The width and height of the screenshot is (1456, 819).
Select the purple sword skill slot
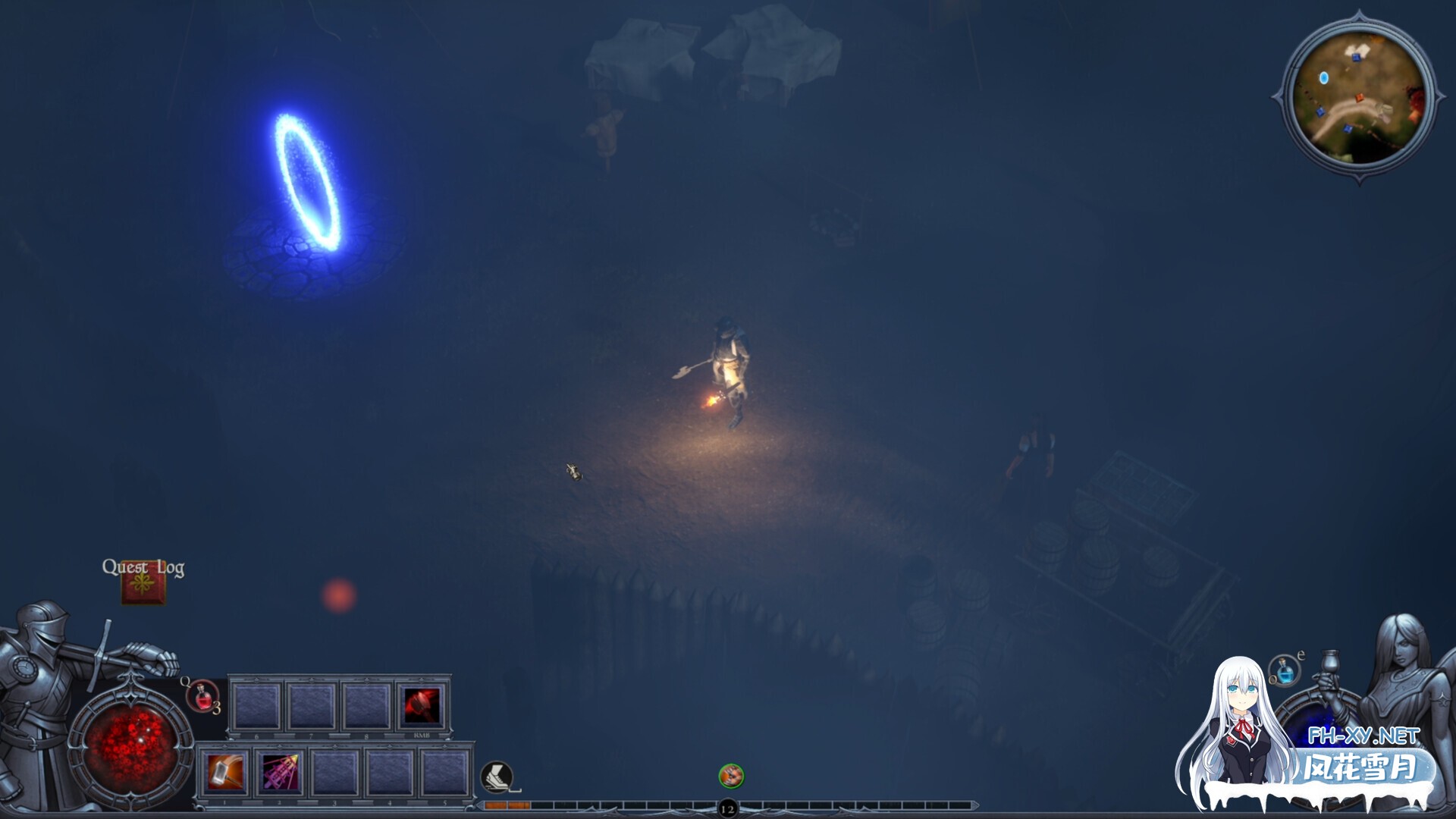click(x=281, y=773)
